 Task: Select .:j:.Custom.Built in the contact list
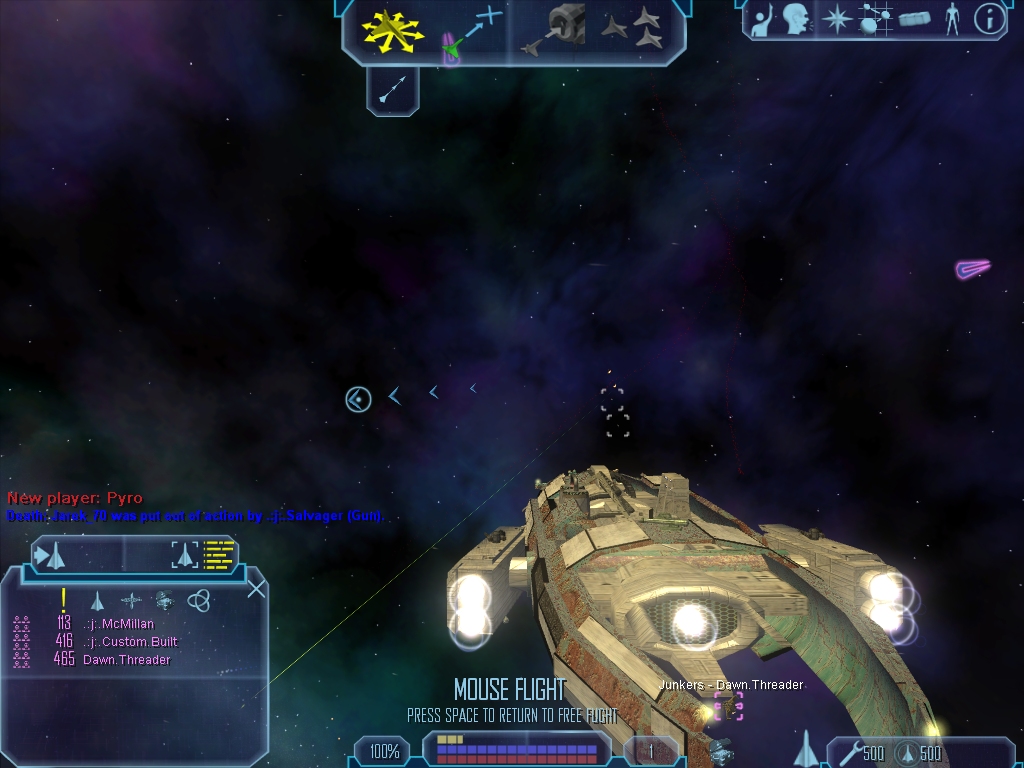point(130,641)
